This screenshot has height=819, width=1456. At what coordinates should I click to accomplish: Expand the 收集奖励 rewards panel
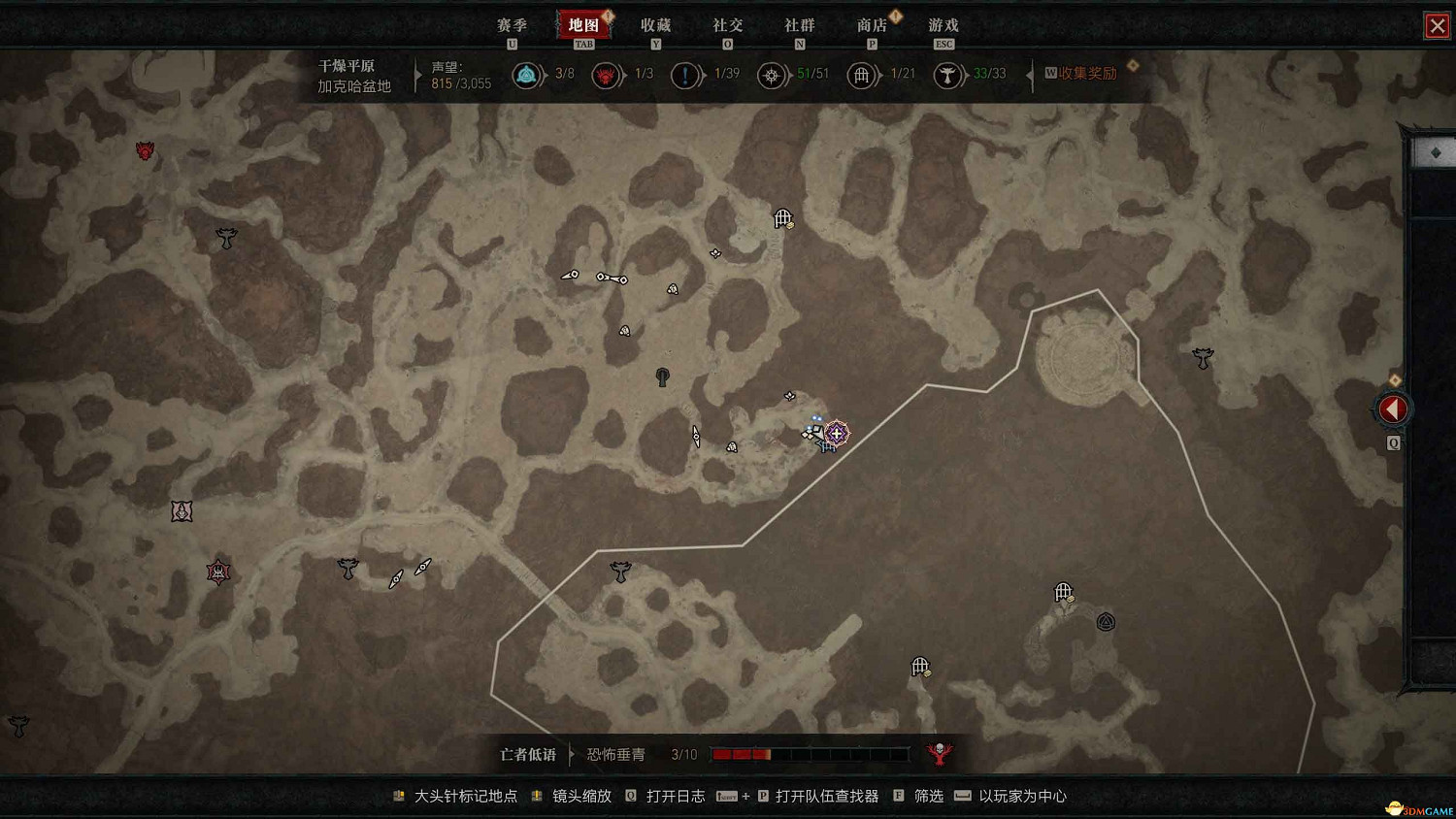pos(1085,72)
